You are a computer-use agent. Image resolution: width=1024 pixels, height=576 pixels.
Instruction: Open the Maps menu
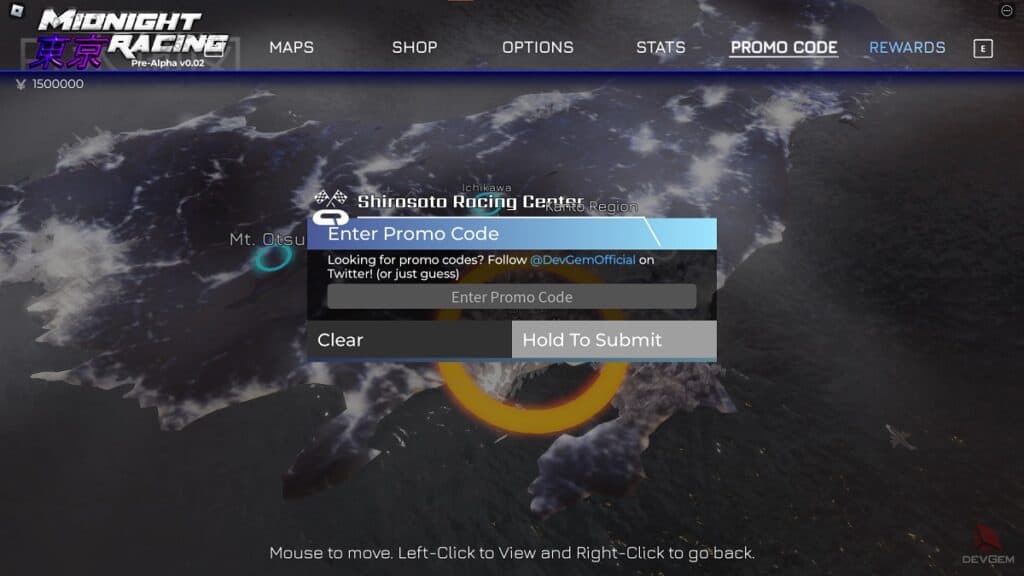[x=291, y=47]
